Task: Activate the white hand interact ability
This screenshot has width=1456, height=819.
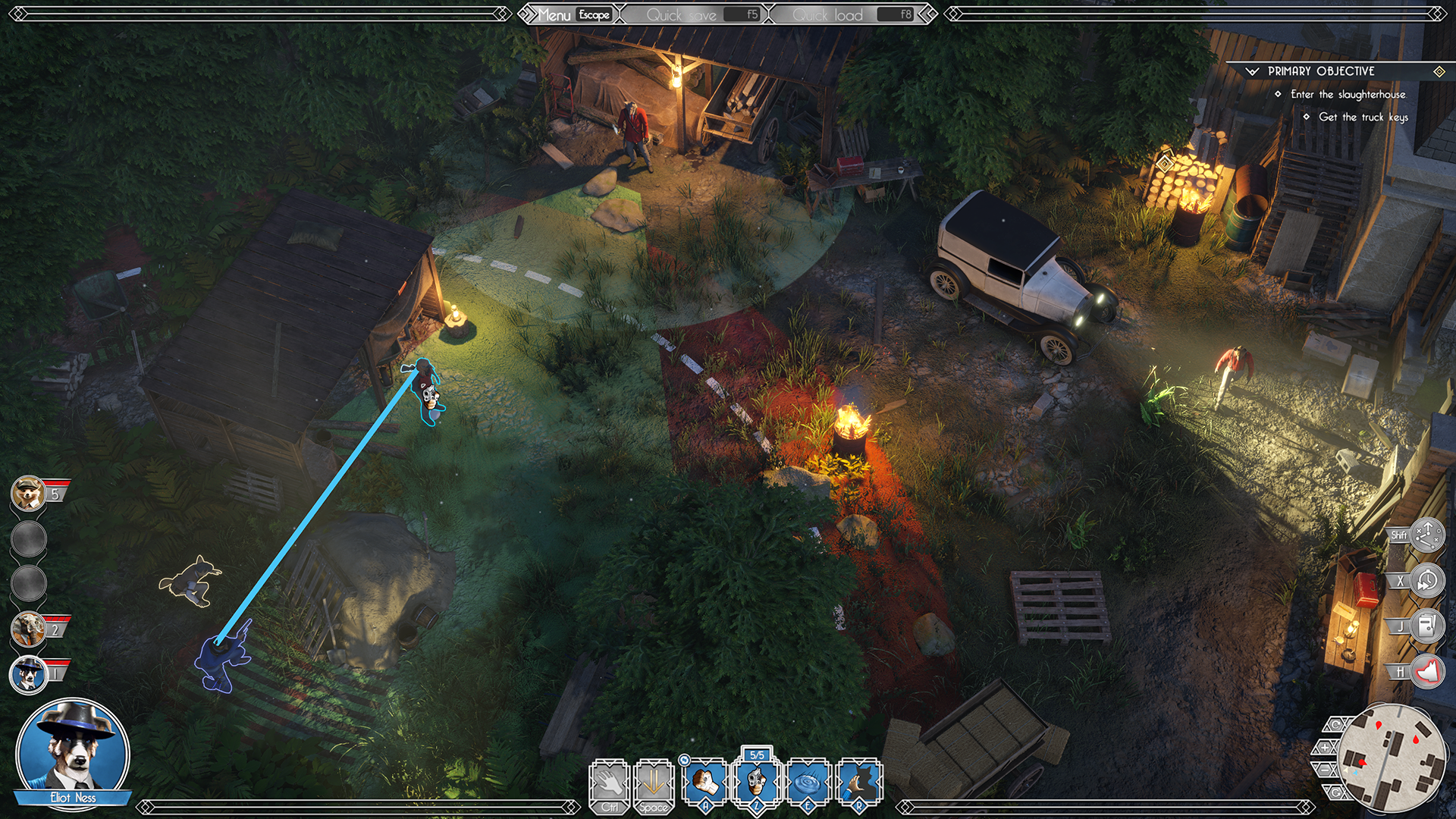Action: 610,783
